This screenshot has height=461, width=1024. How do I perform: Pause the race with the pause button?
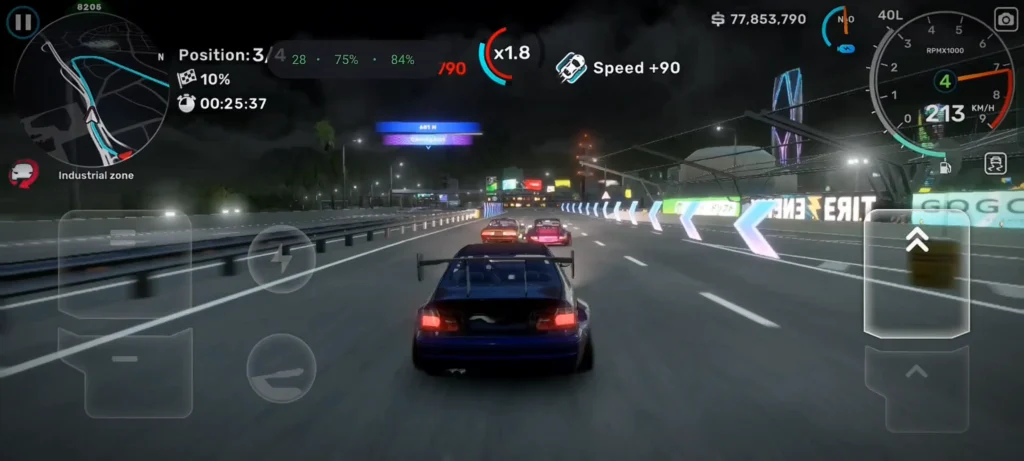[24, 20]
